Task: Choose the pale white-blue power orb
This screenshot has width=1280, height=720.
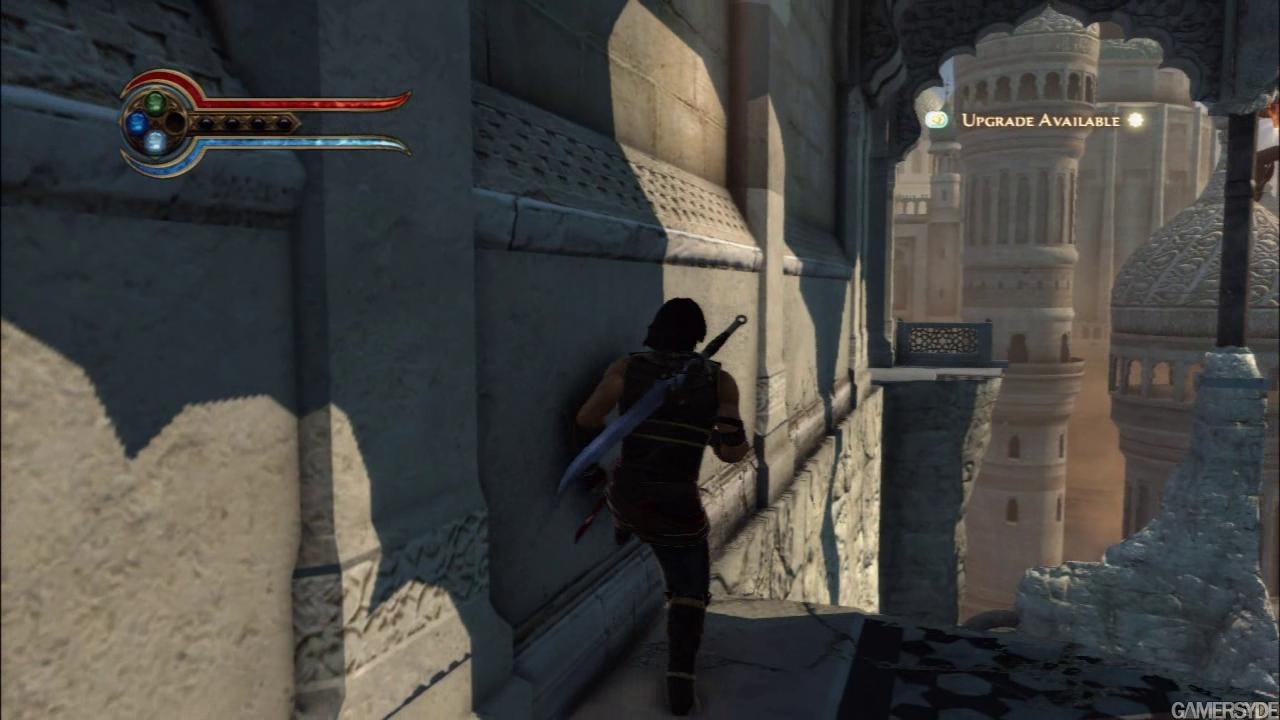Action: pos(155,142)
